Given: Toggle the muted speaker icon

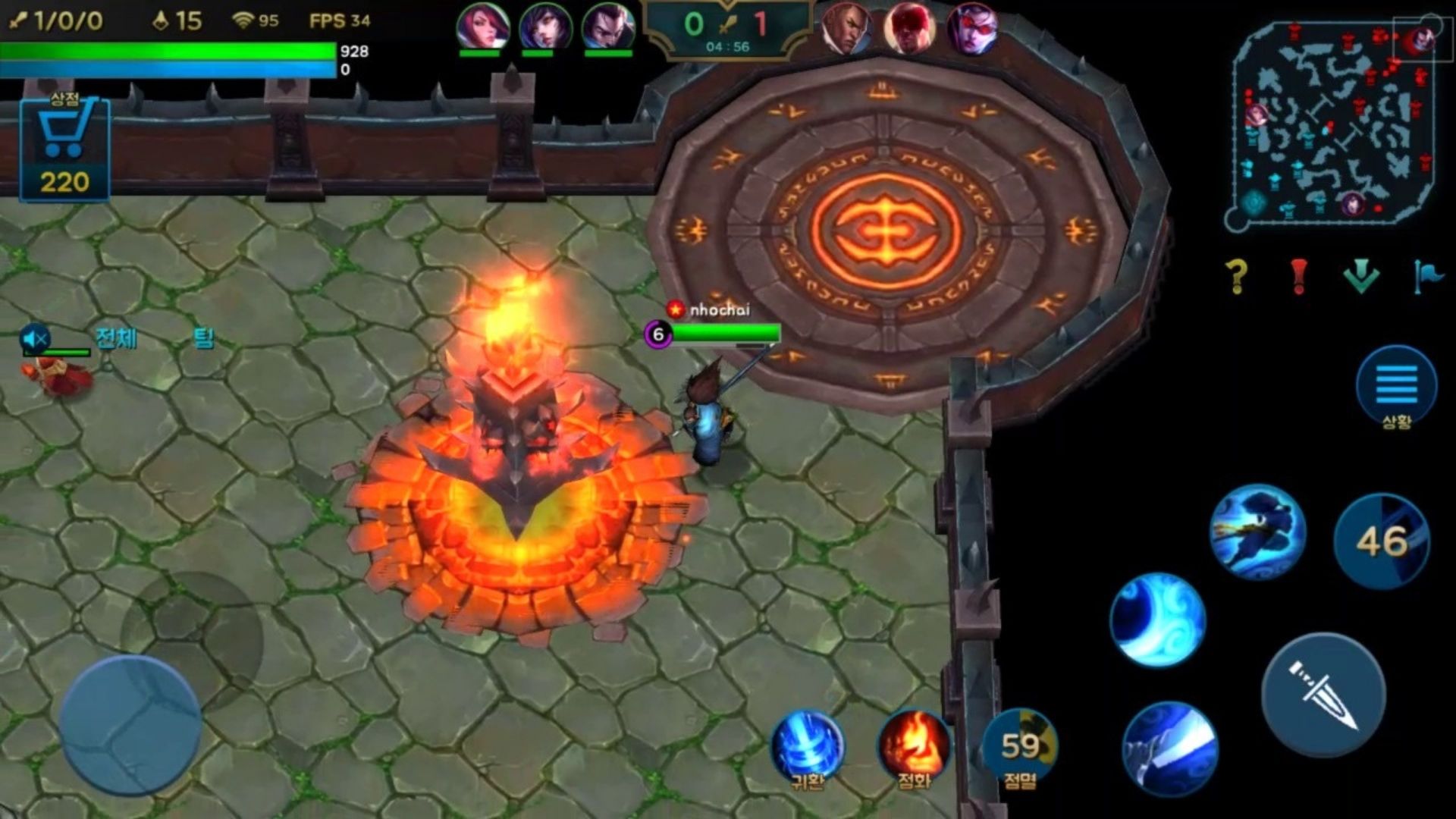Looking at the screenshot, I should 35,338.
